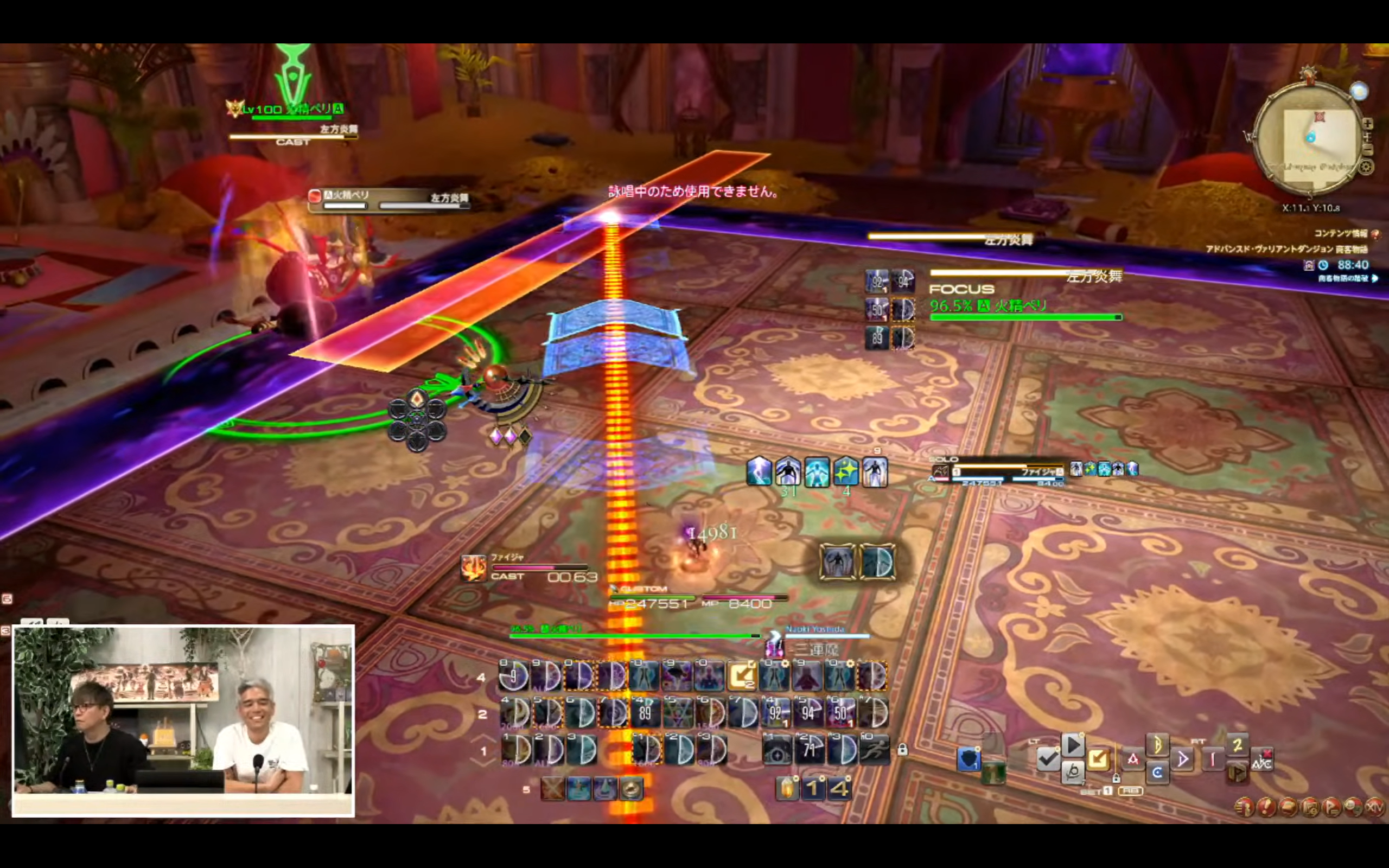The width and height of the screenshot is (1389, 868).
Task: Select the yellow arrow-box macro on hotbar 4
Action: pos(742,676)
